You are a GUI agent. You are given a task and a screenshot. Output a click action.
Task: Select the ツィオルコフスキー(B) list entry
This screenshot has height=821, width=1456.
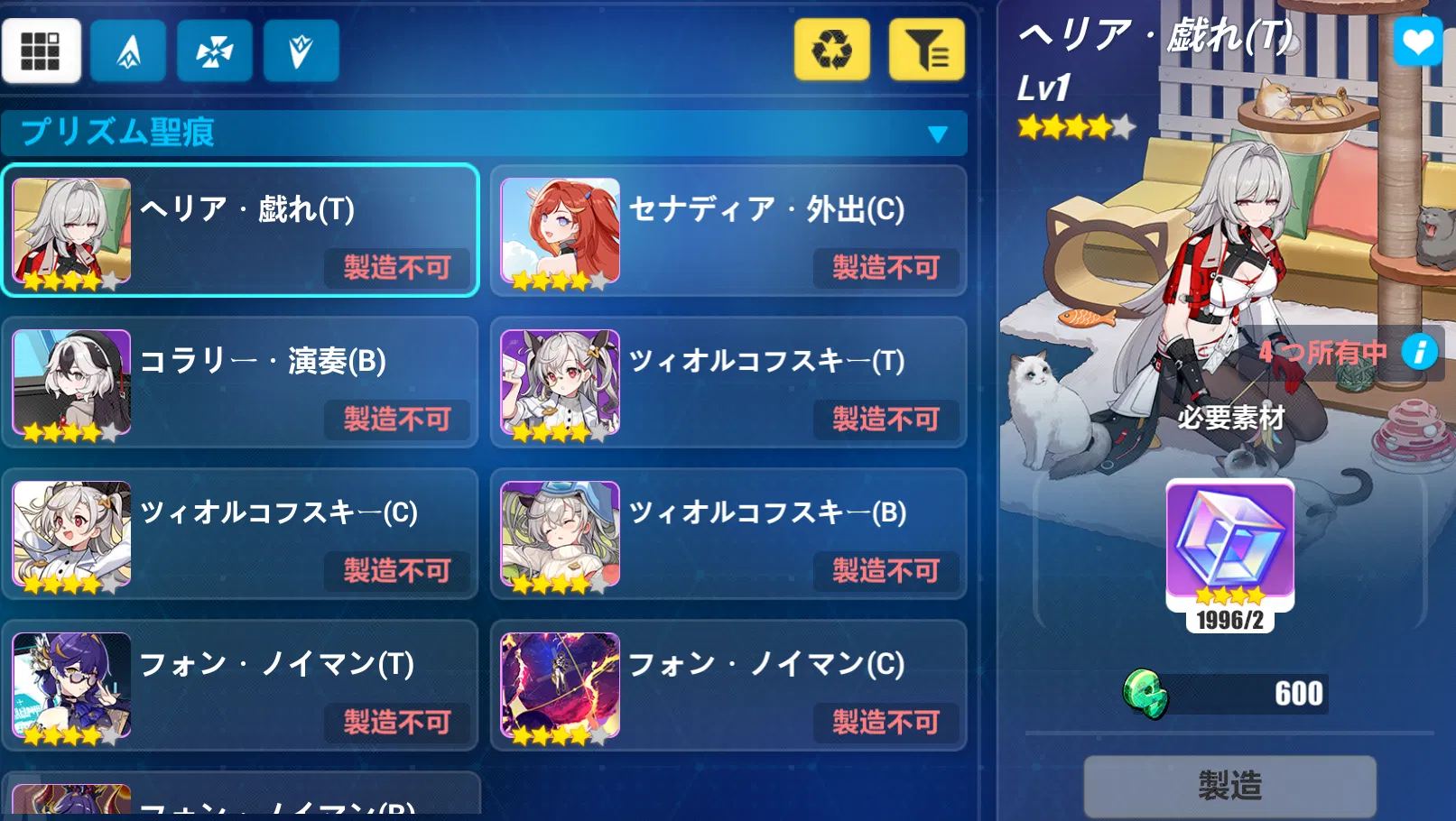pos(728,536)
